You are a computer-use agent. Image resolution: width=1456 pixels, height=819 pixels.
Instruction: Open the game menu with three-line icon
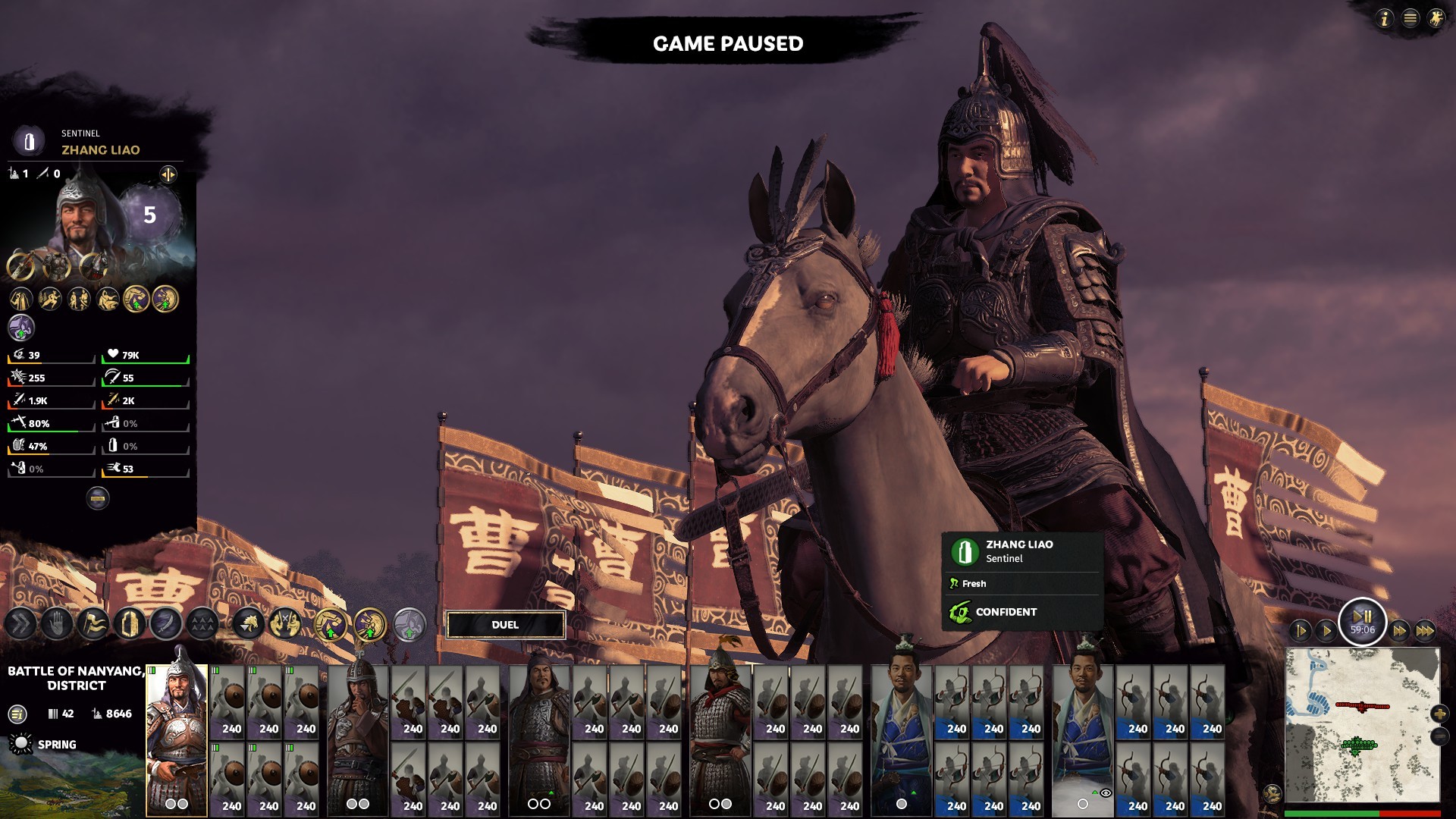(x=1410, y=19)
